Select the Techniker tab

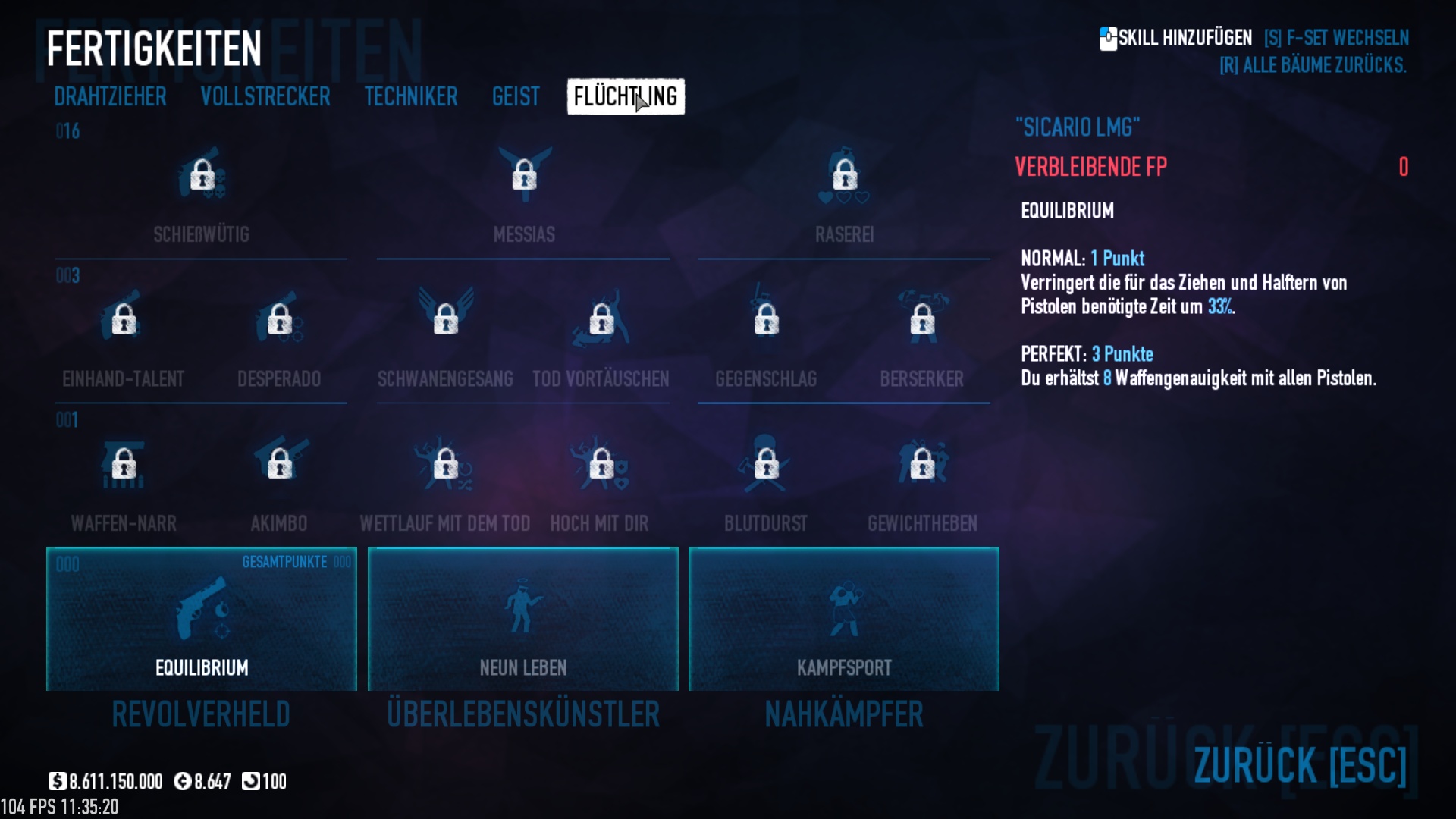click(x=411, y=97)
